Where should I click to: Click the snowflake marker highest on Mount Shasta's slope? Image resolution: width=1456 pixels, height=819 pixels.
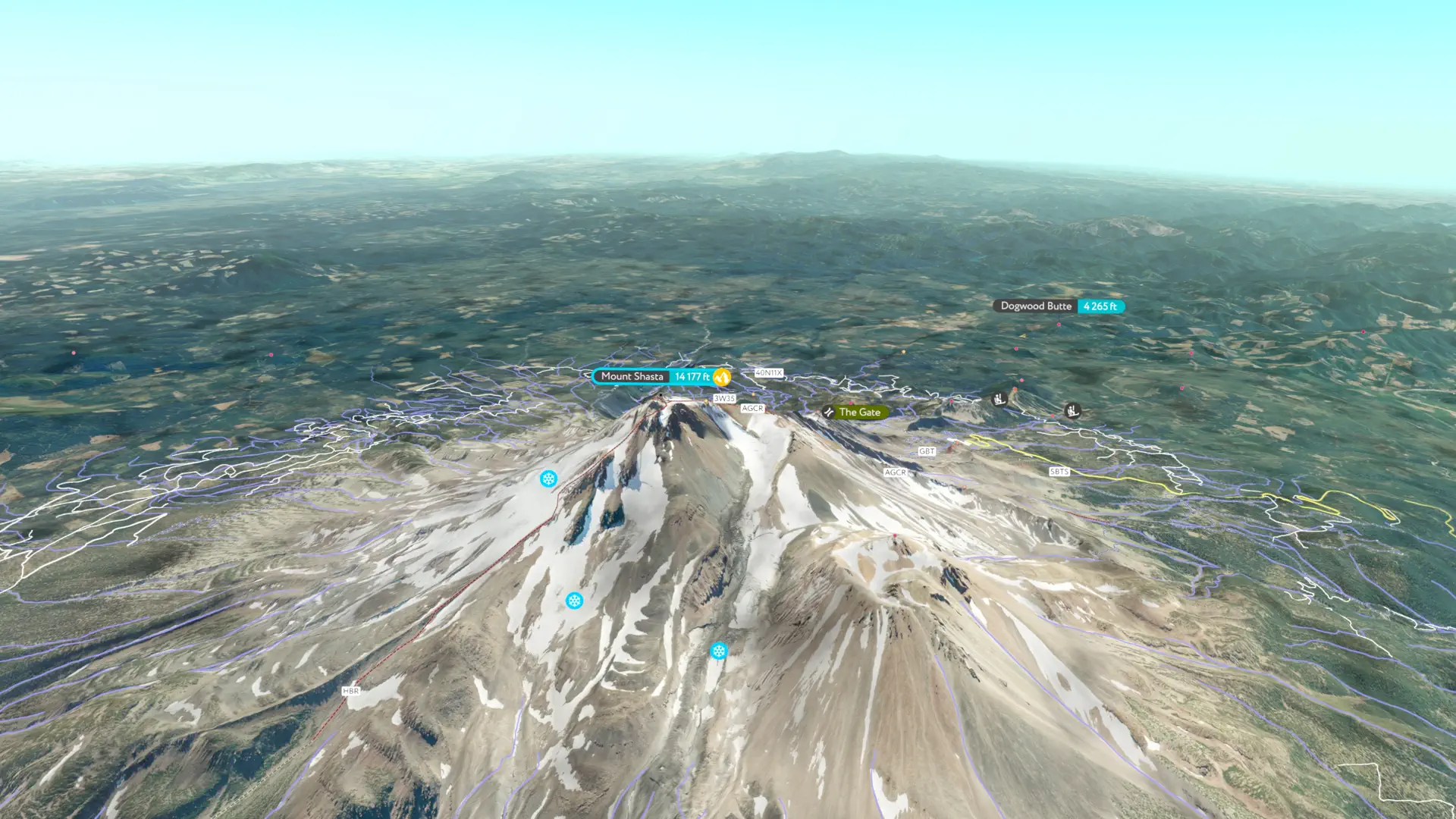tap(548, 479)
